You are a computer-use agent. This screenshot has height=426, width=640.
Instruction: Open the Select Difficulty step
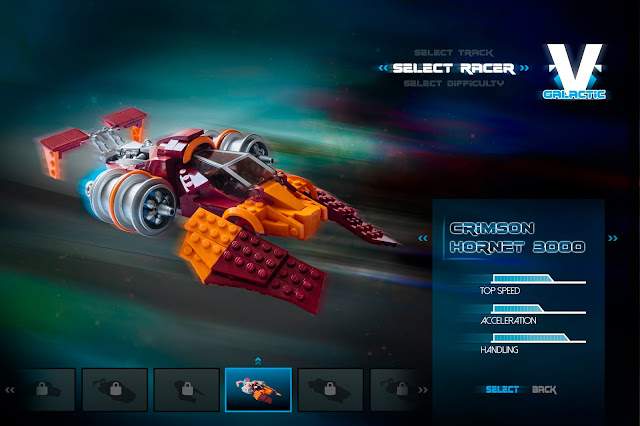[454, 83]
